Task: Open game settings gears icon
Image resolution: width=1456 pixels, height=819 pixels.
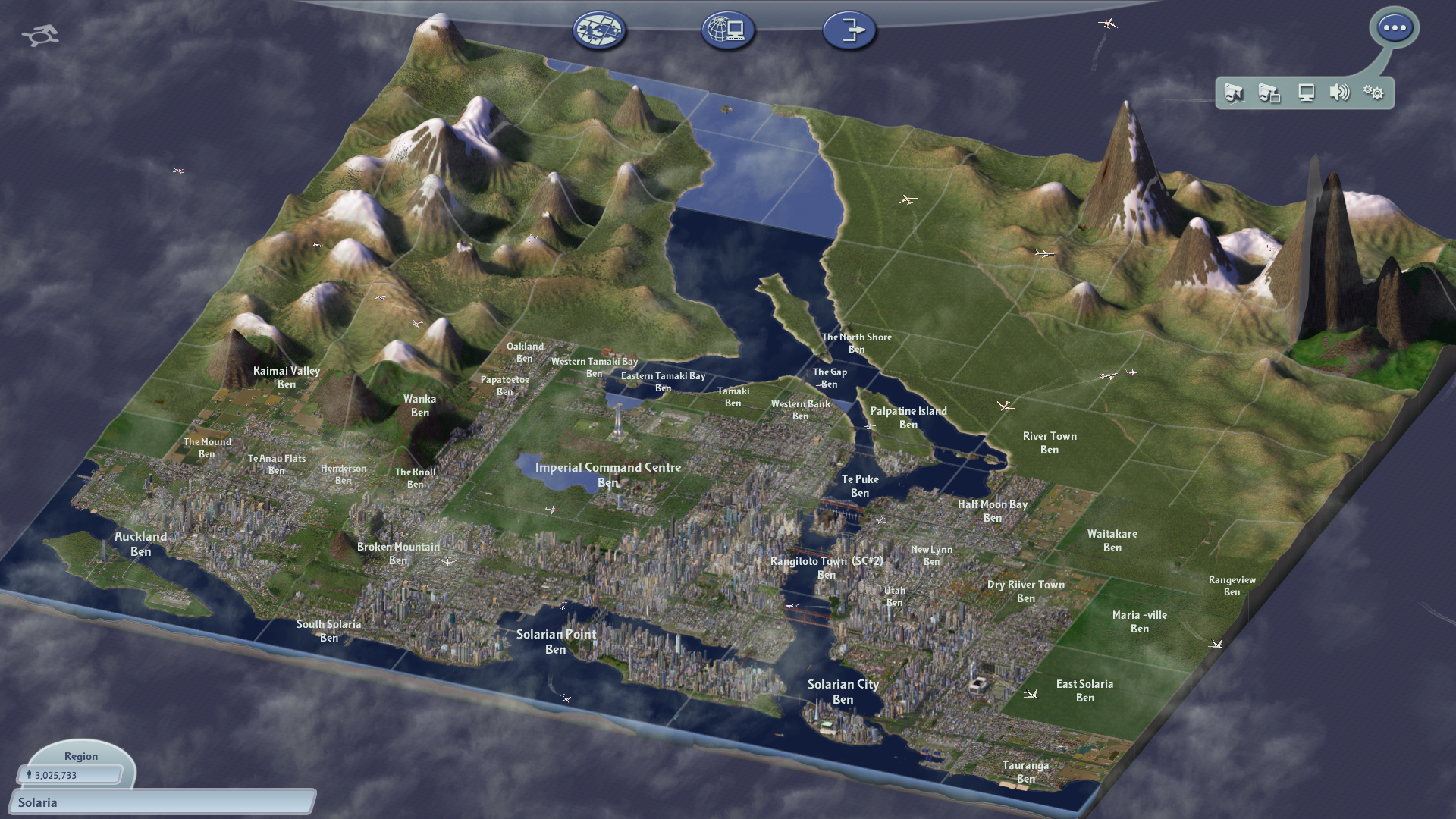Action: [1373, 93]
